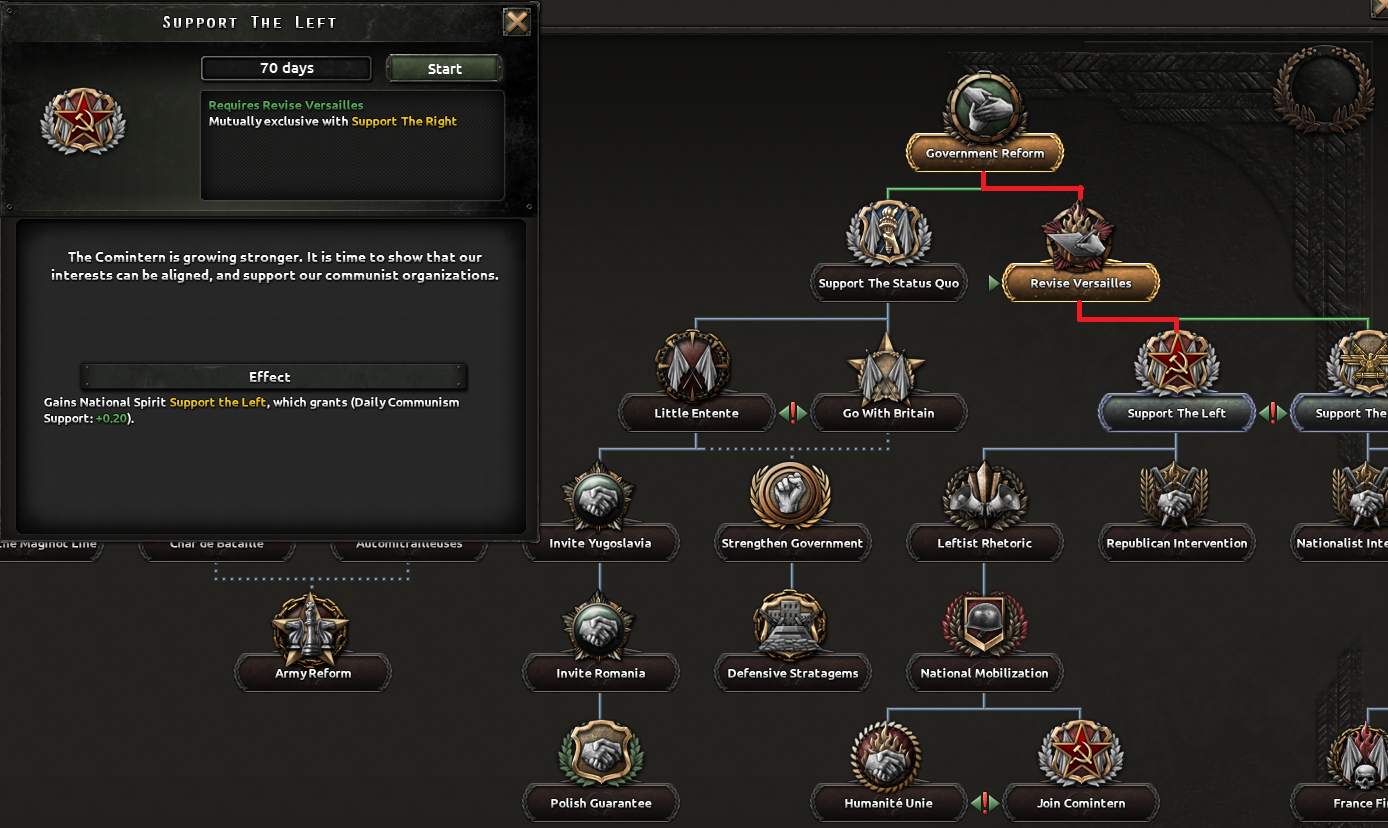This screenshot has width=1388, height=828.
Task: Pick the National Mobilization focus
Action: click(x=985, y=673)
